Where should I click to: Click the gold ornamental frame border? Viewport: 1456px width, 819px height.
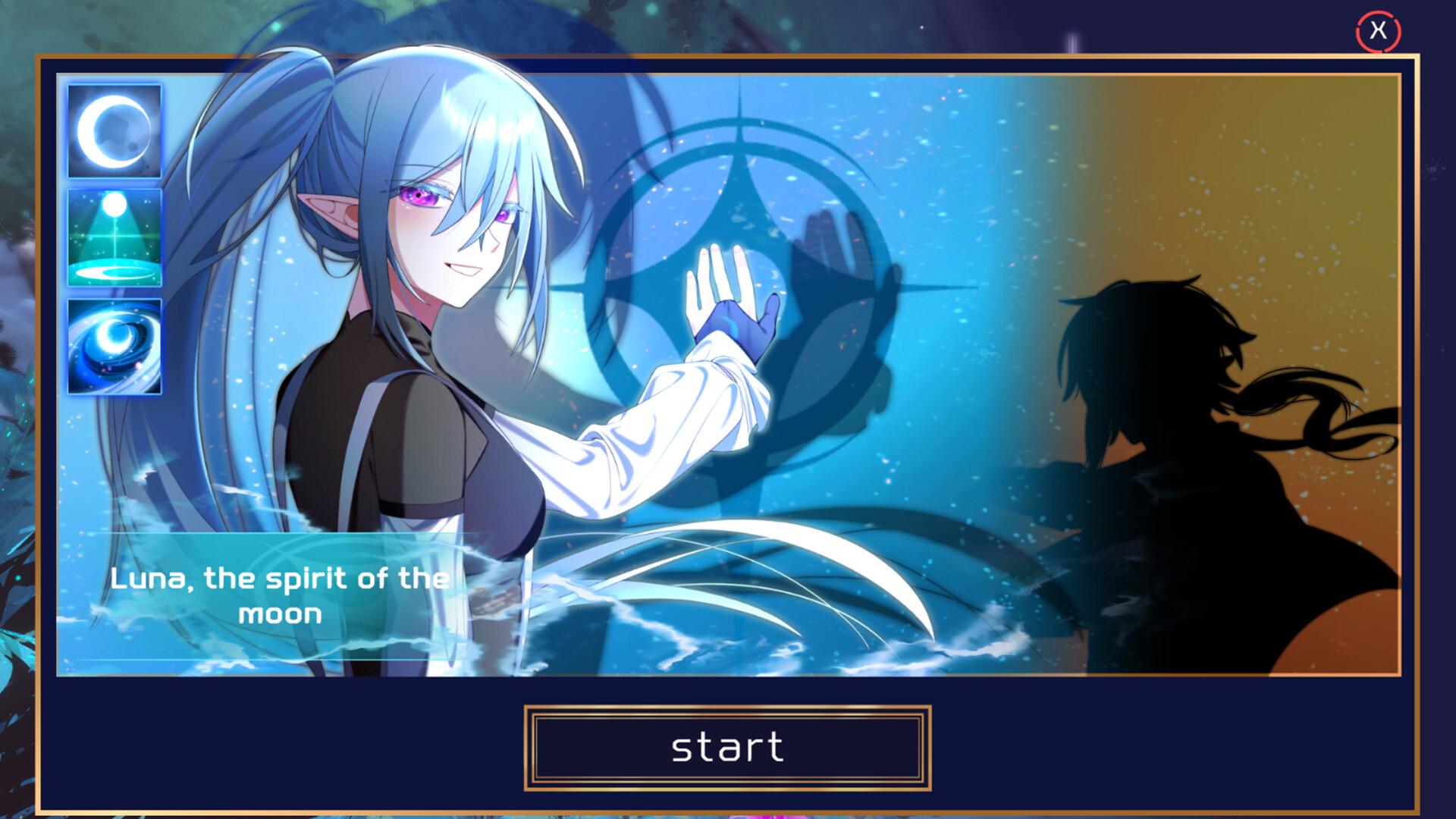[x=728, y=58]
